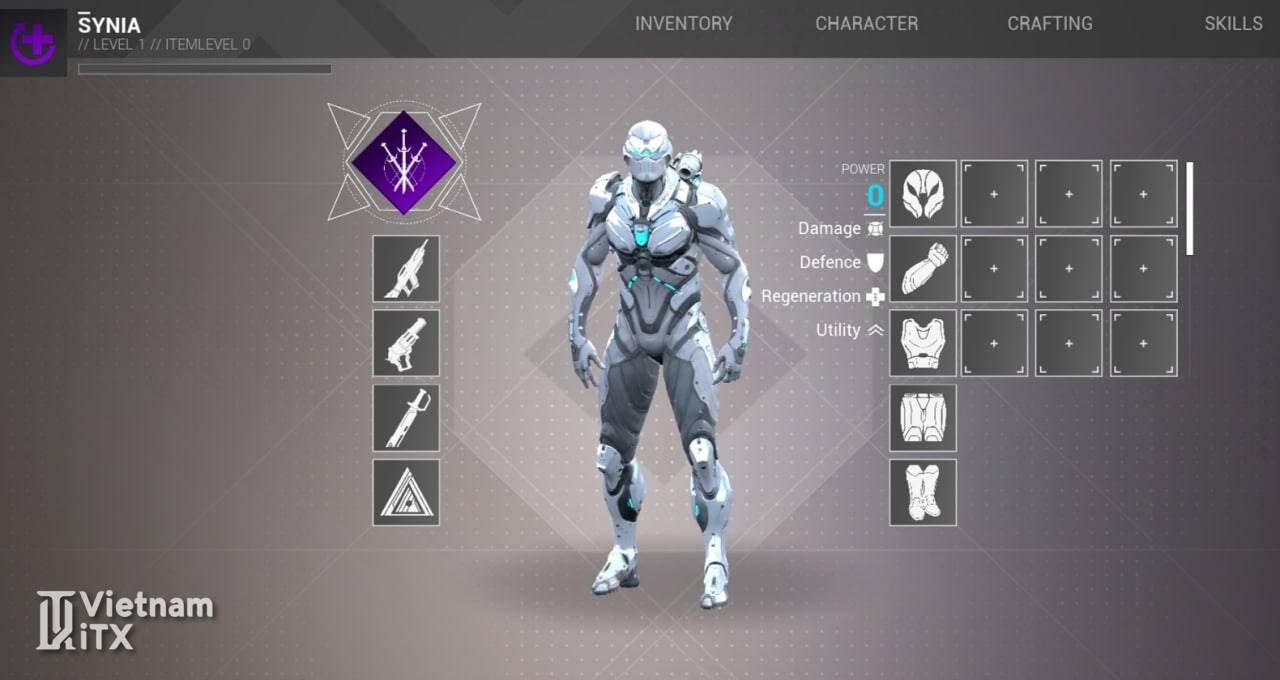Image resolution: width=1280 pixels, height=680 pixels.
Task: Open the chest armor slot
Action: (923, 343)
